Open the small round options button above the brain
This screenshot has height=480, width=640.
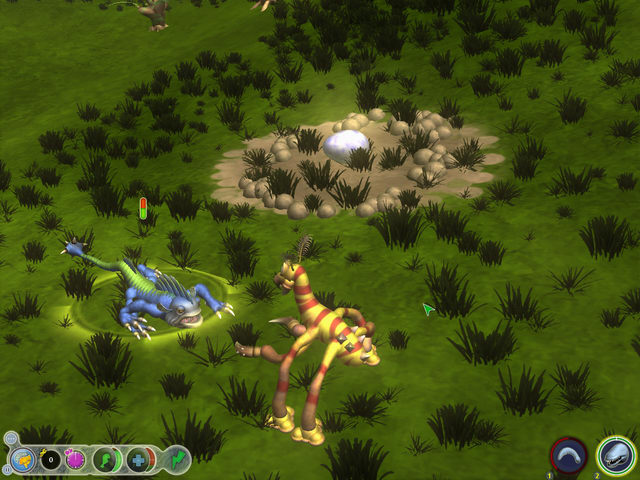pos(10,439)
